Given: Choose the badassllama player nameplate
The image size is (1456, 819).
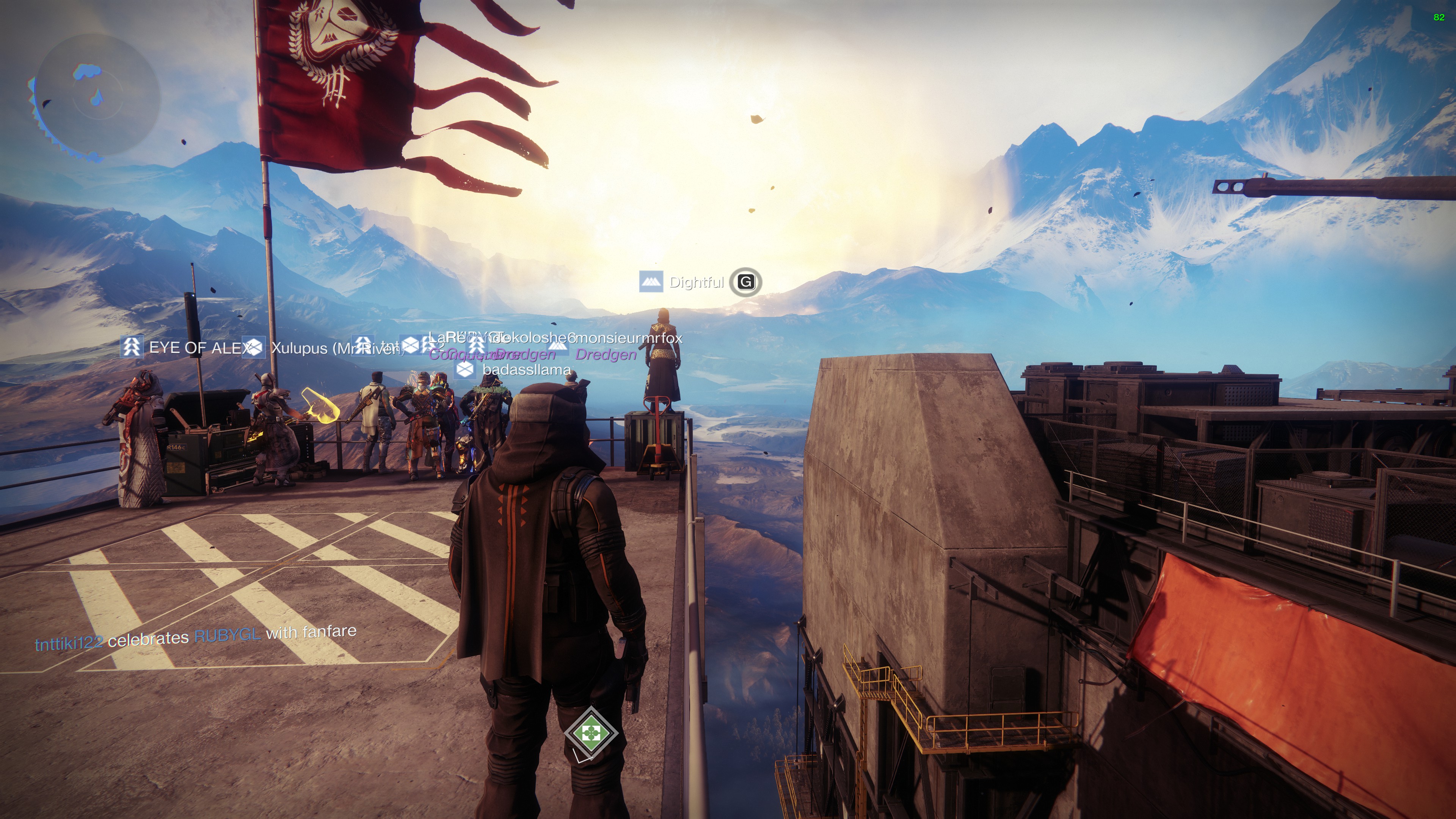Looking at the screenshot, I should (x=526, y=370).
